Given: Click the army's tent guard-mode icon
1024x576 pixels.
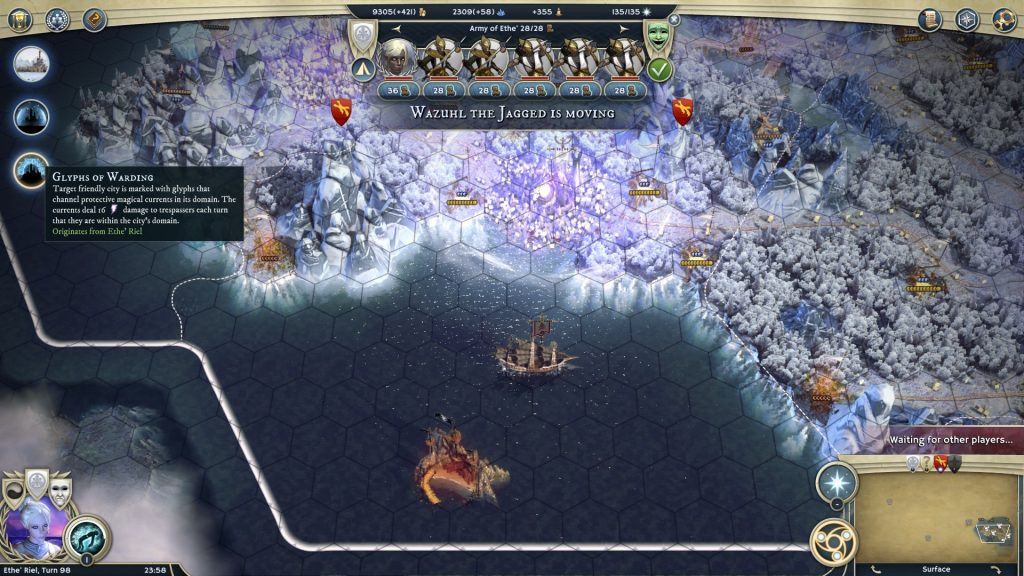Looking at the screenshot, I should click(x=362, y=70).
